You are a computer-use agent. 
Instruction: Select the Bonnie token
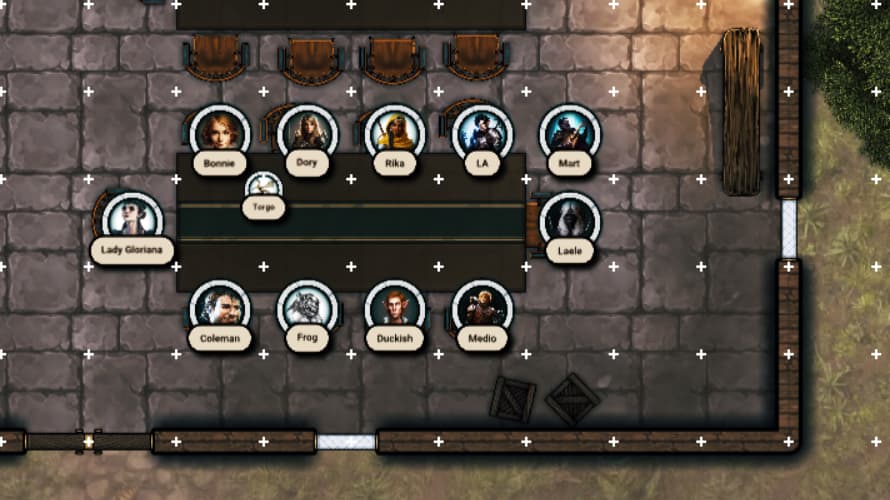219,132
